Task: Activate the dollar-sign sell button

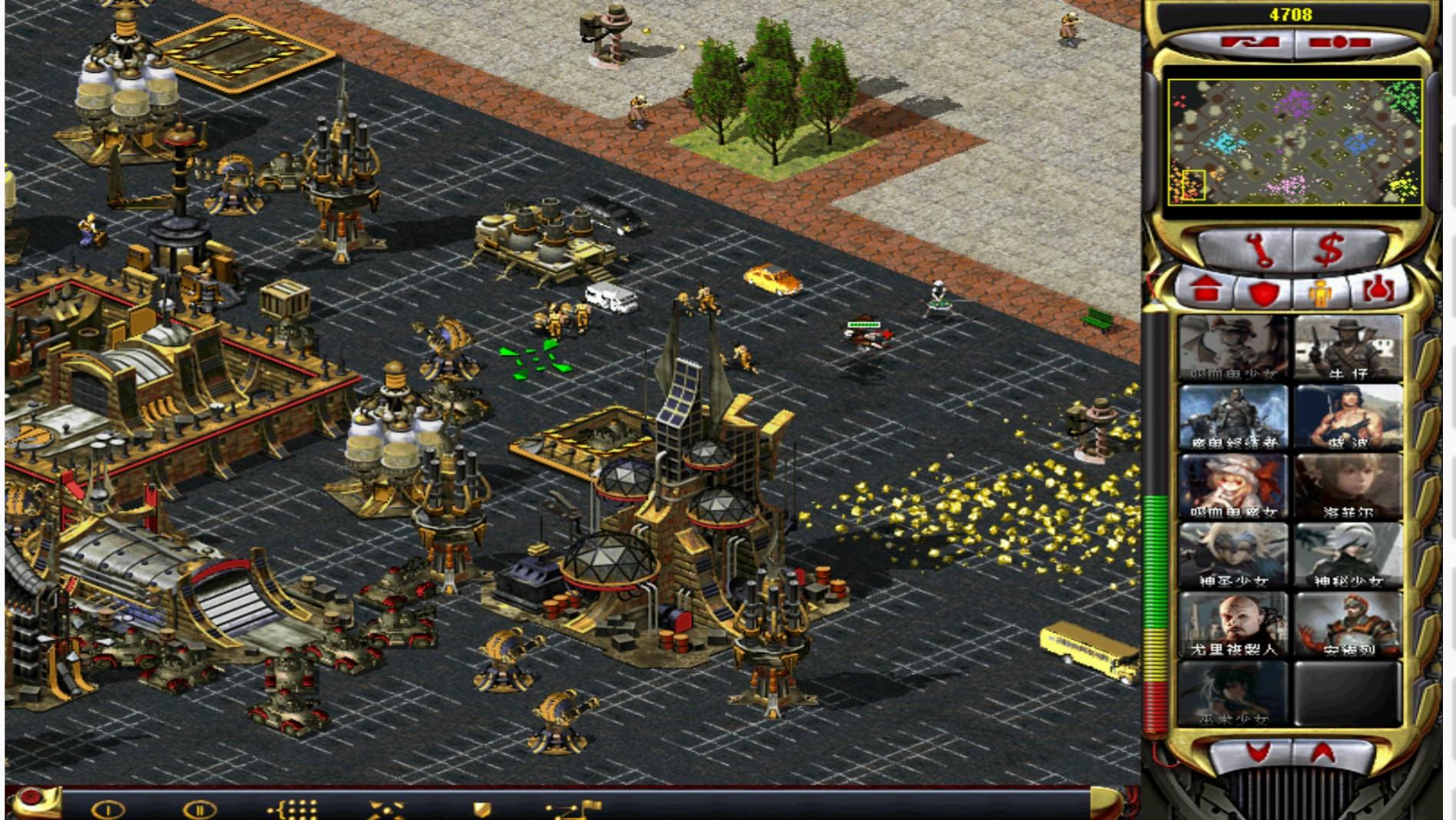Action: (1329, 251)
